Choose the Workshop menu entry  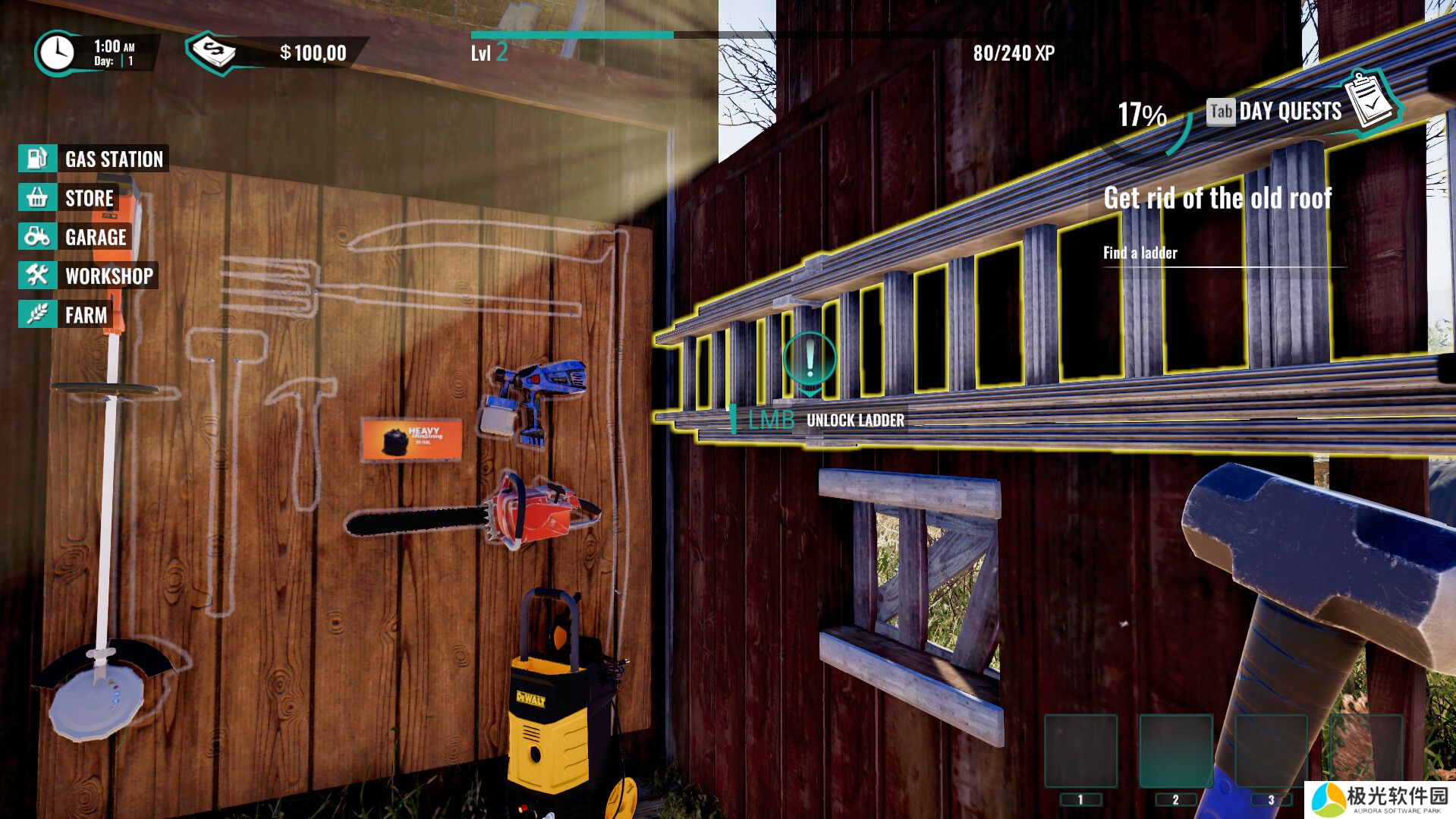(x=88, y=276)
